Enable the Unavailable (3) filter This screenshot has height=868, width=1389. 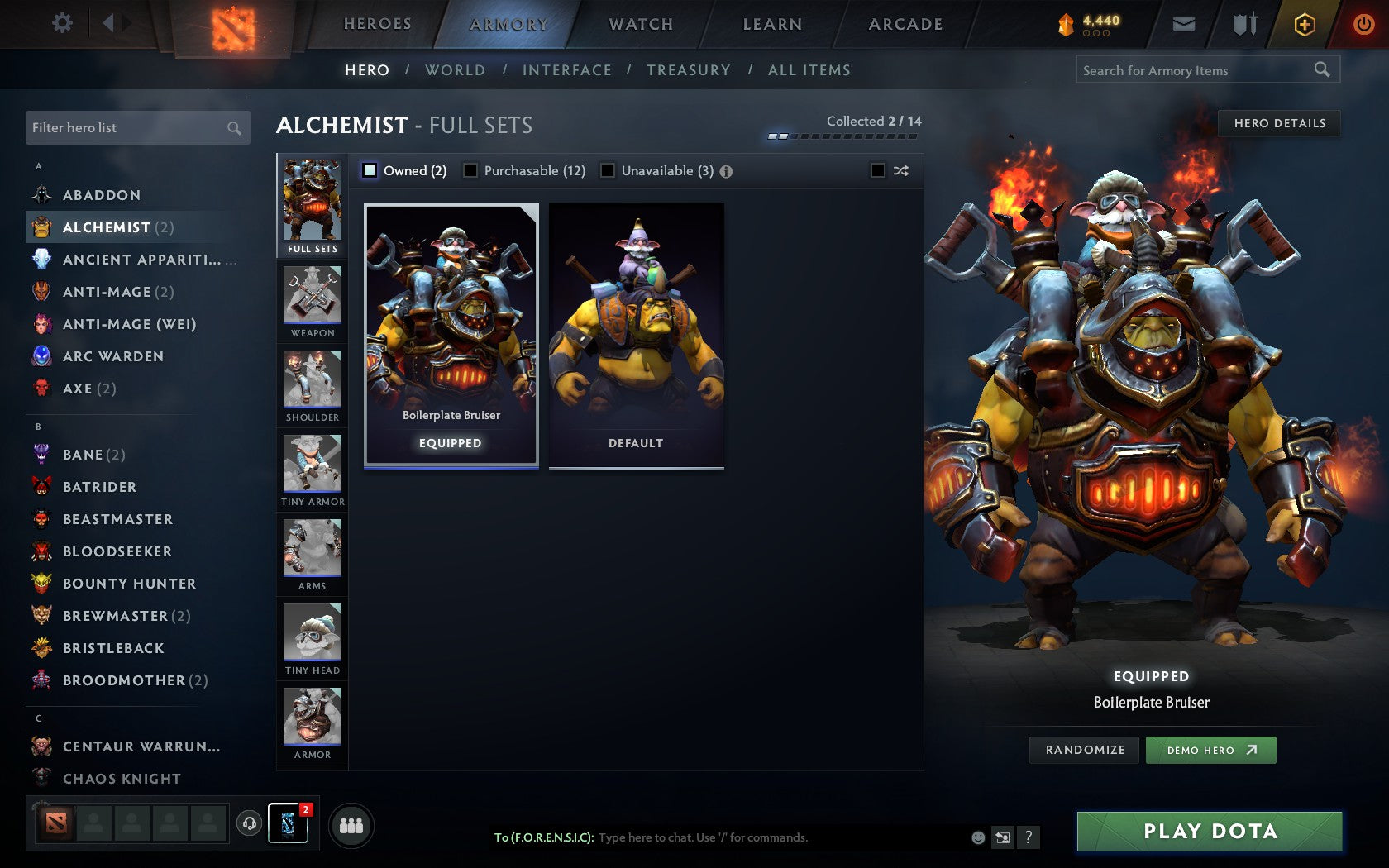[x=609, y=171]
